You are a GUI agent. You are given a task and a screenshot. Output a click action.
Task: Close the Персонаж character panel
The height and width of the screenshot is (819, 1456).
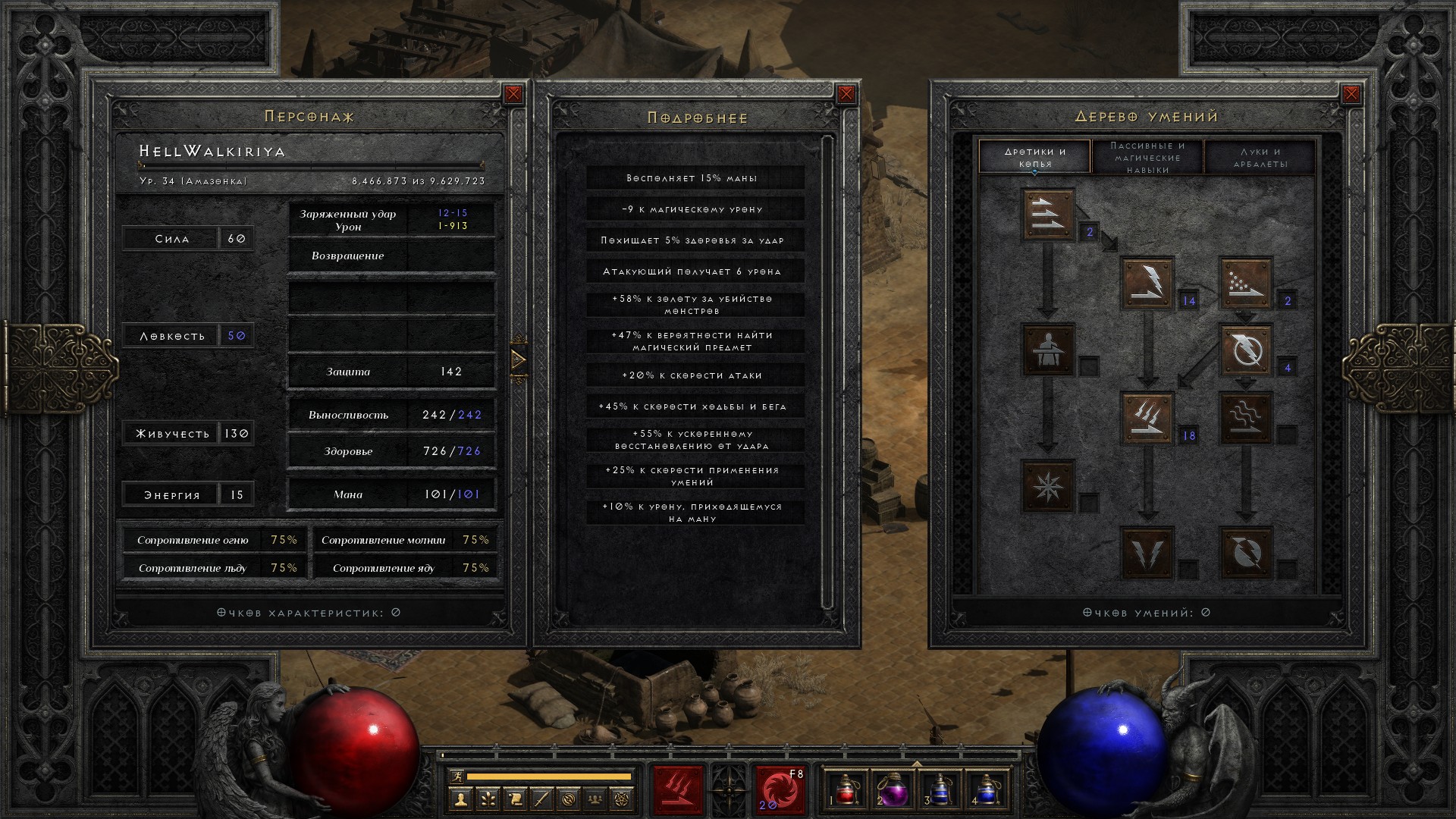click(513, 94)
